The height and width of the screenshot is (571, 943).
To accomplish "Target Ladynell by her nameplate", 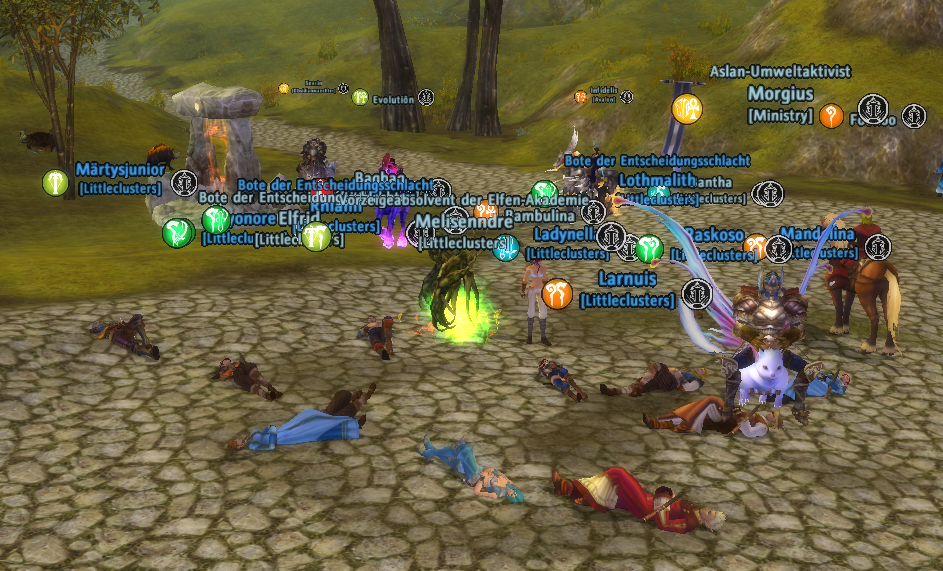I will (x=564, y=234).
